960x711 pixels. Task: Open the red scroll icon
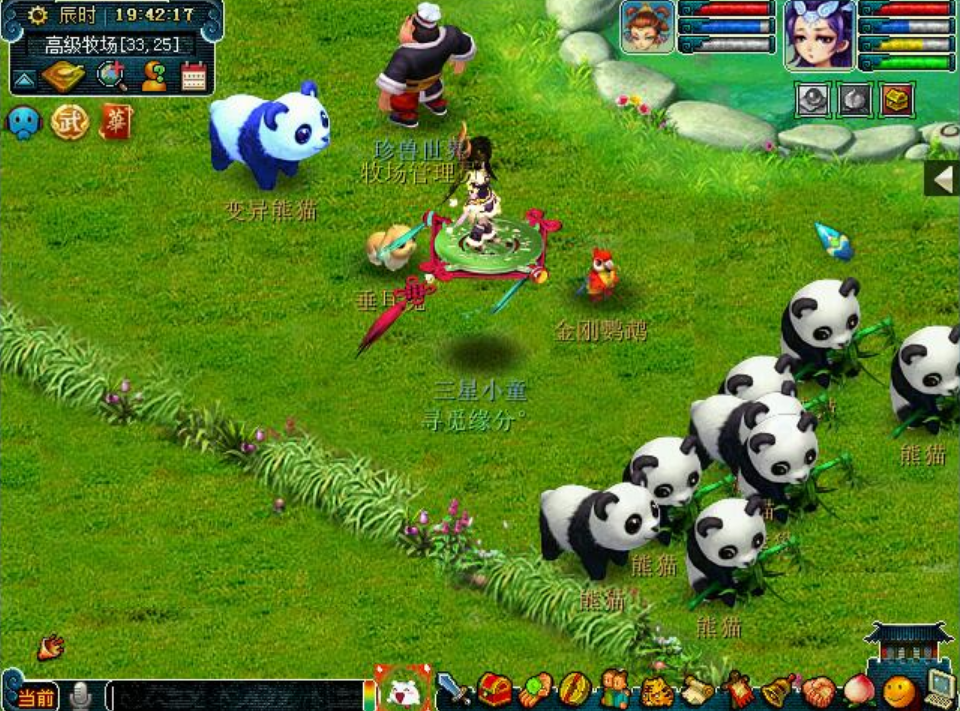115,122
